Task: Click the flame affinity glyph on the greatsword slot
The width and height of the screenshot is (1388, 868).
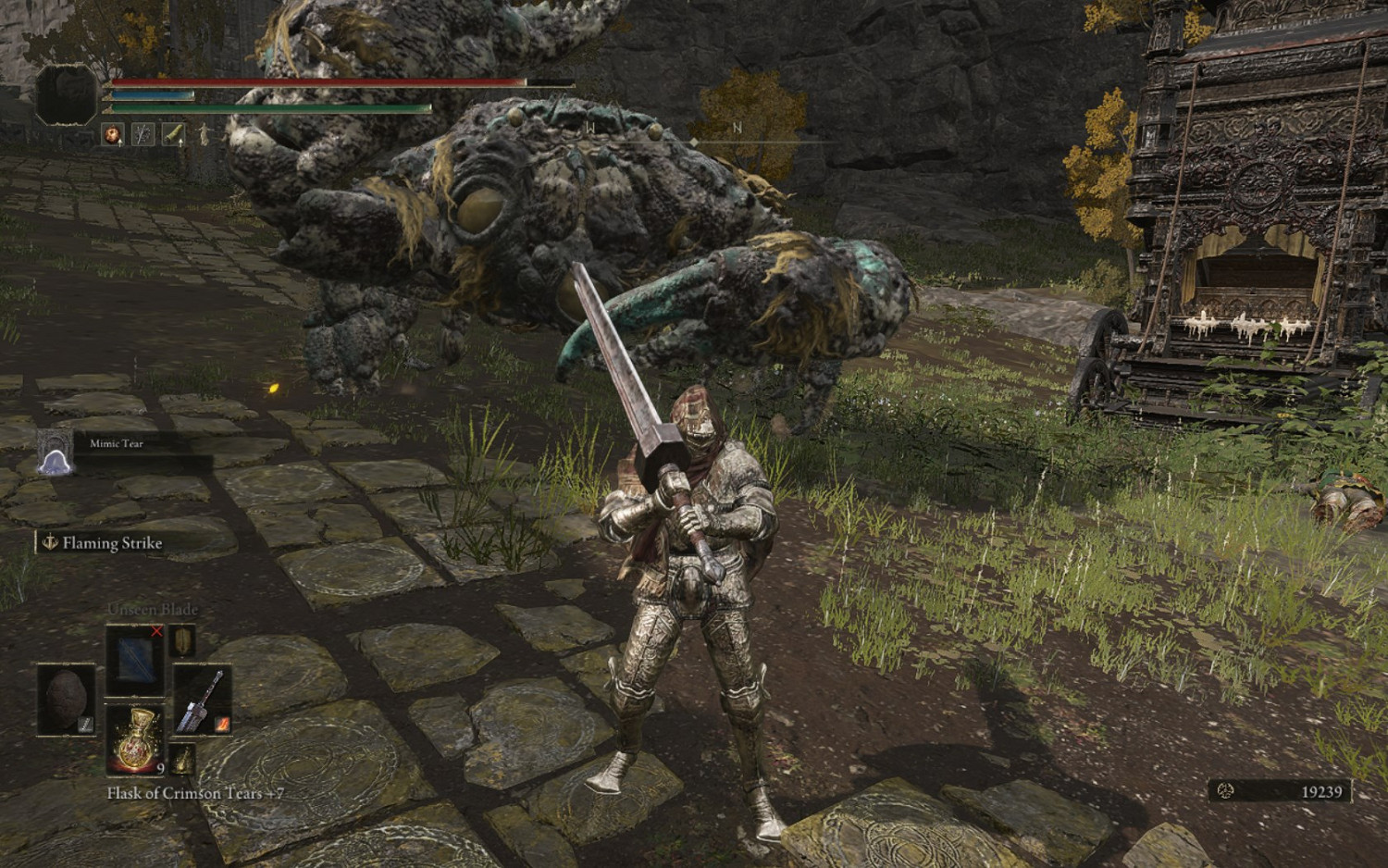Action: click(222, 724)
